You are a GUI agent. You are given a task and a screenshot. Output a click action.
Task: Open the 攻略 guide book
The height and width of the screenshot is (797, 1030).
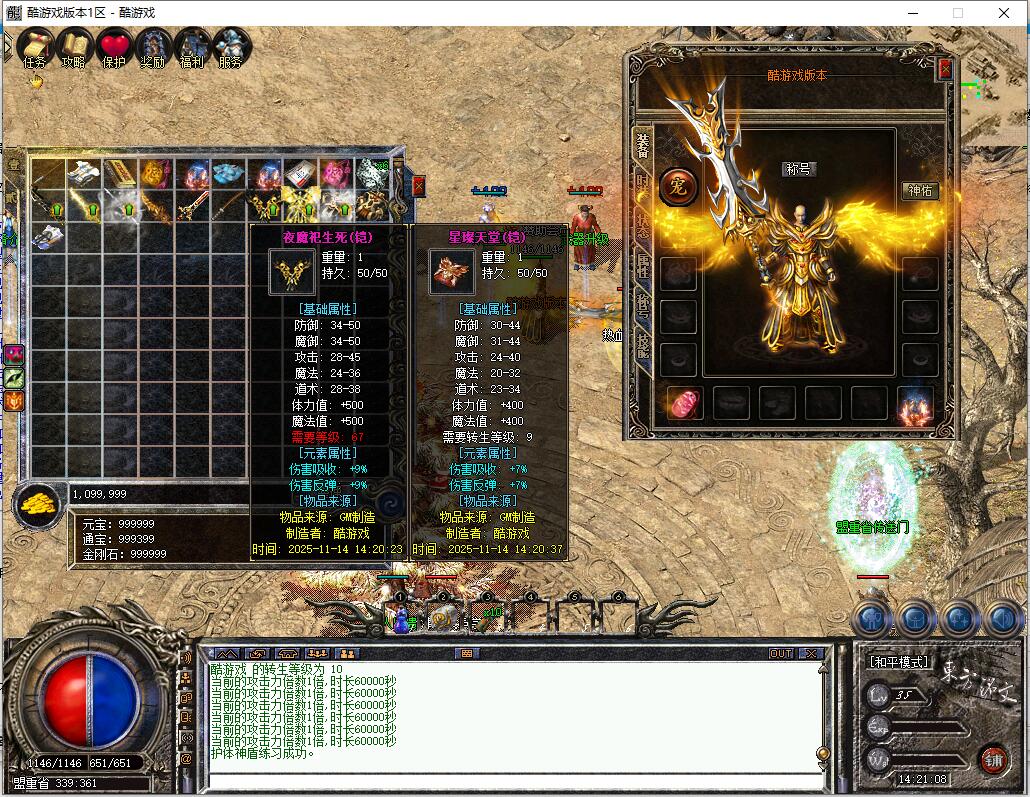pos(74,46)
